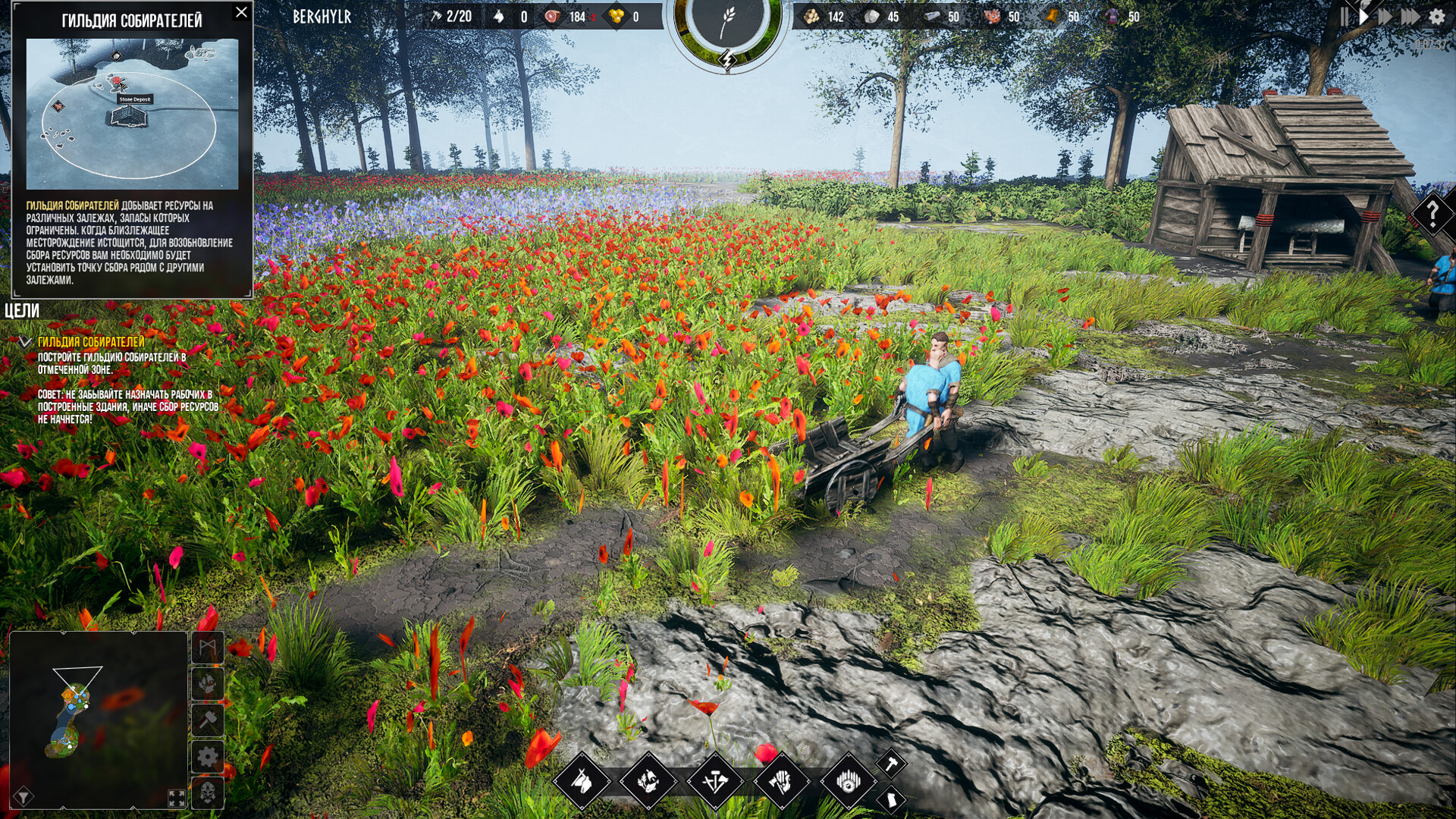Viewport: 1456px width, 819px height.
Task: Close the Гильдия Собирателей tutorial panel
Action: (x=241, y=12)
